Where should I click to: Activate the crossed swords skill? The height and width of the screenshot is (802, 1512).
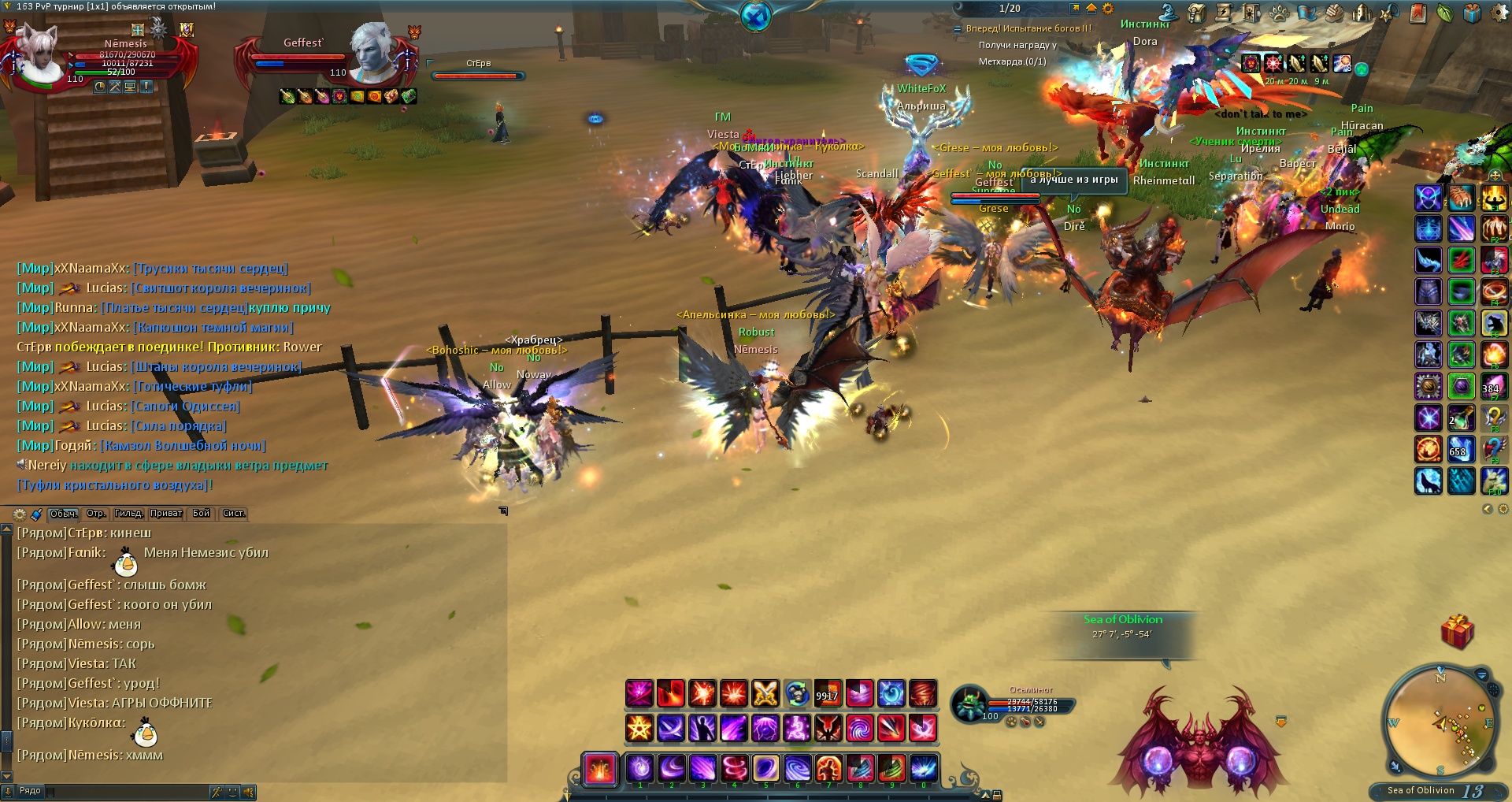(765, 694)
